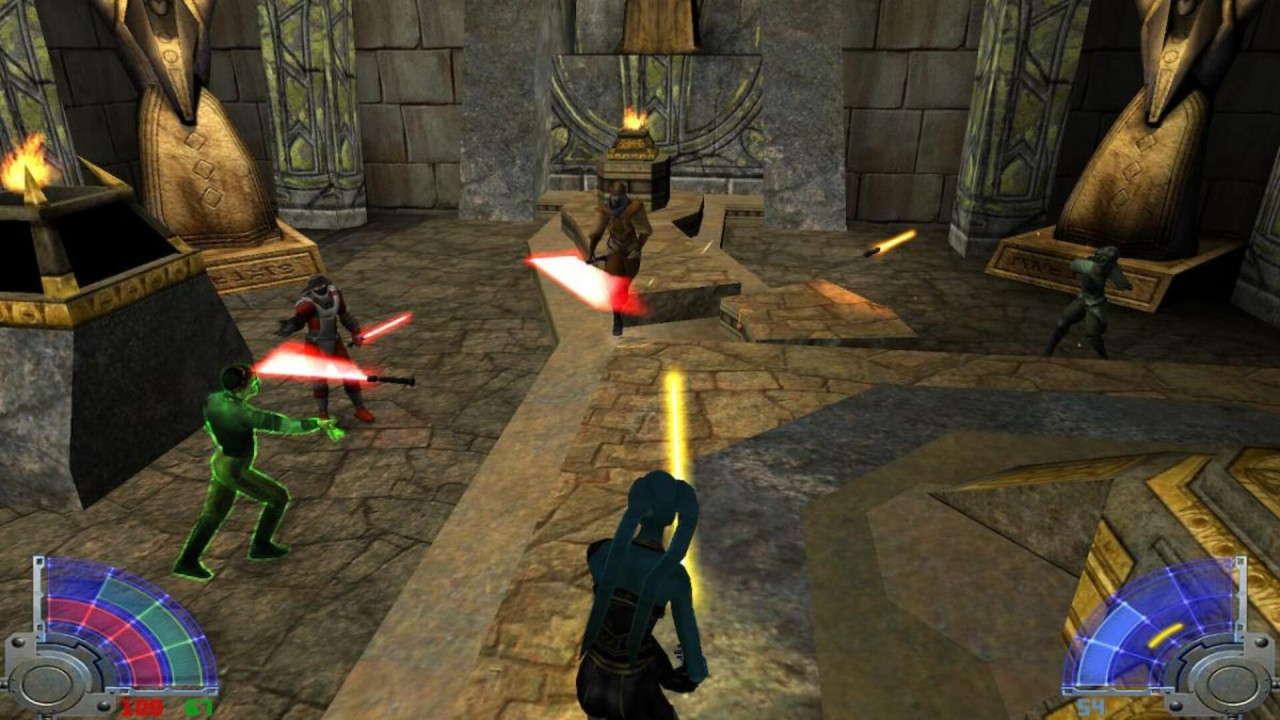The height and width of the screenshot is (720, 1280).
Task: Click the yellow saber charge indicator in right gauge
Action: click(1166, 636)
